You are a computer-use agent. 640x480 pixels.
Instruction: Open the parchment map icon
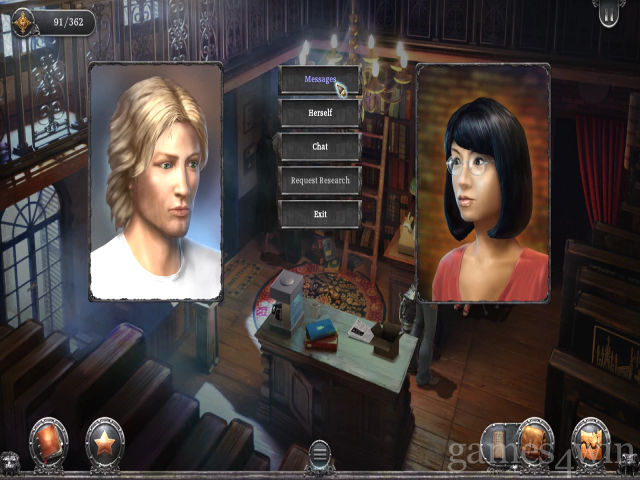(591, 442)
